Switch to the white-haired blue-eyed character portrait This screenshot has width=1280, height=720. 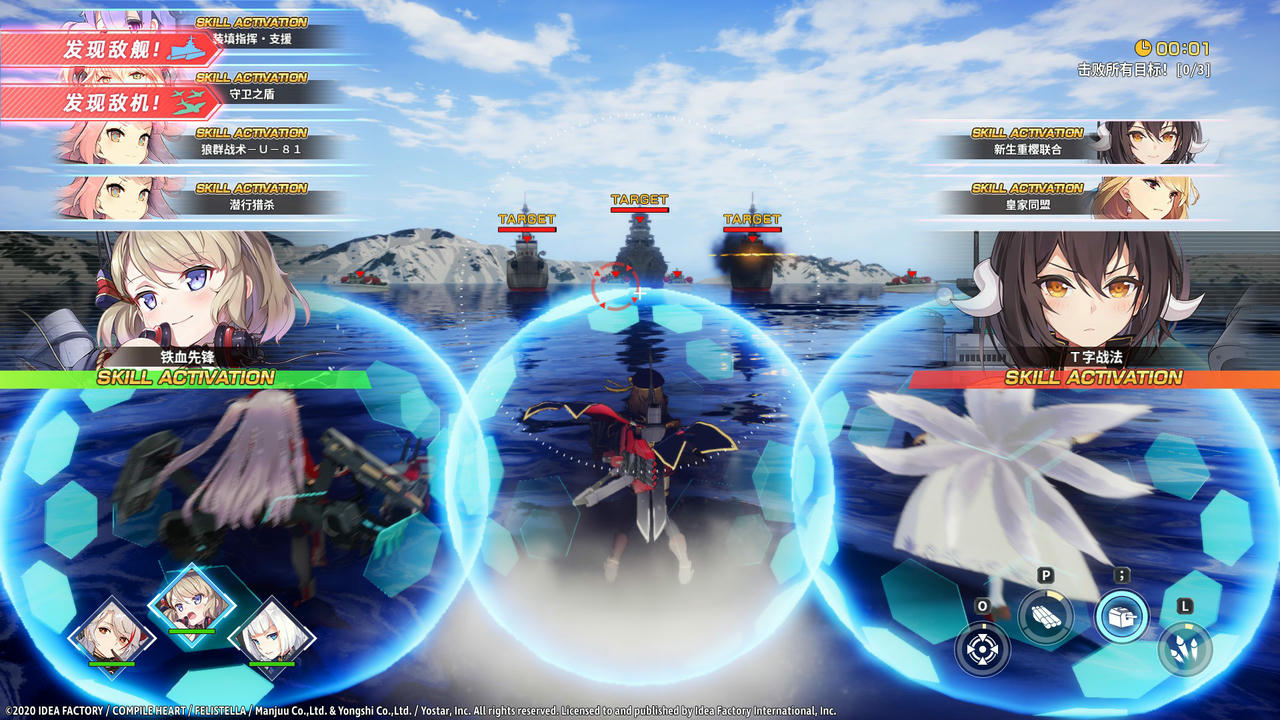[271, 635]
